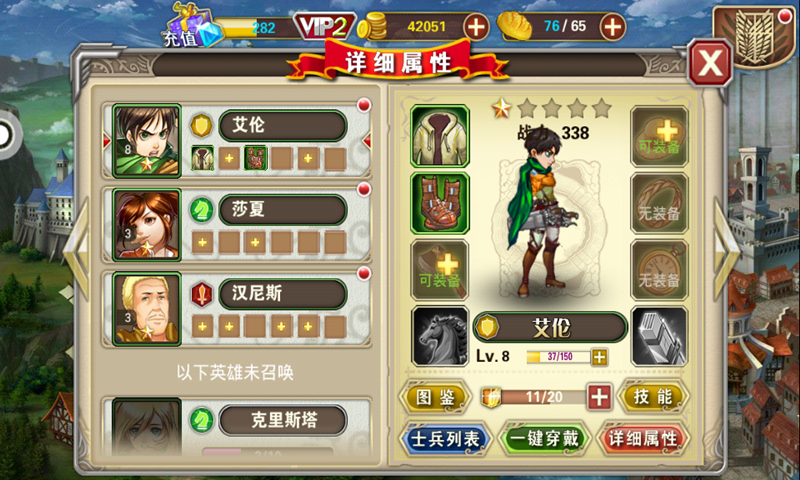Viewport: 800px width, 480px height.
Task: Open the blade weapon slot
Action: coord(659,336)
